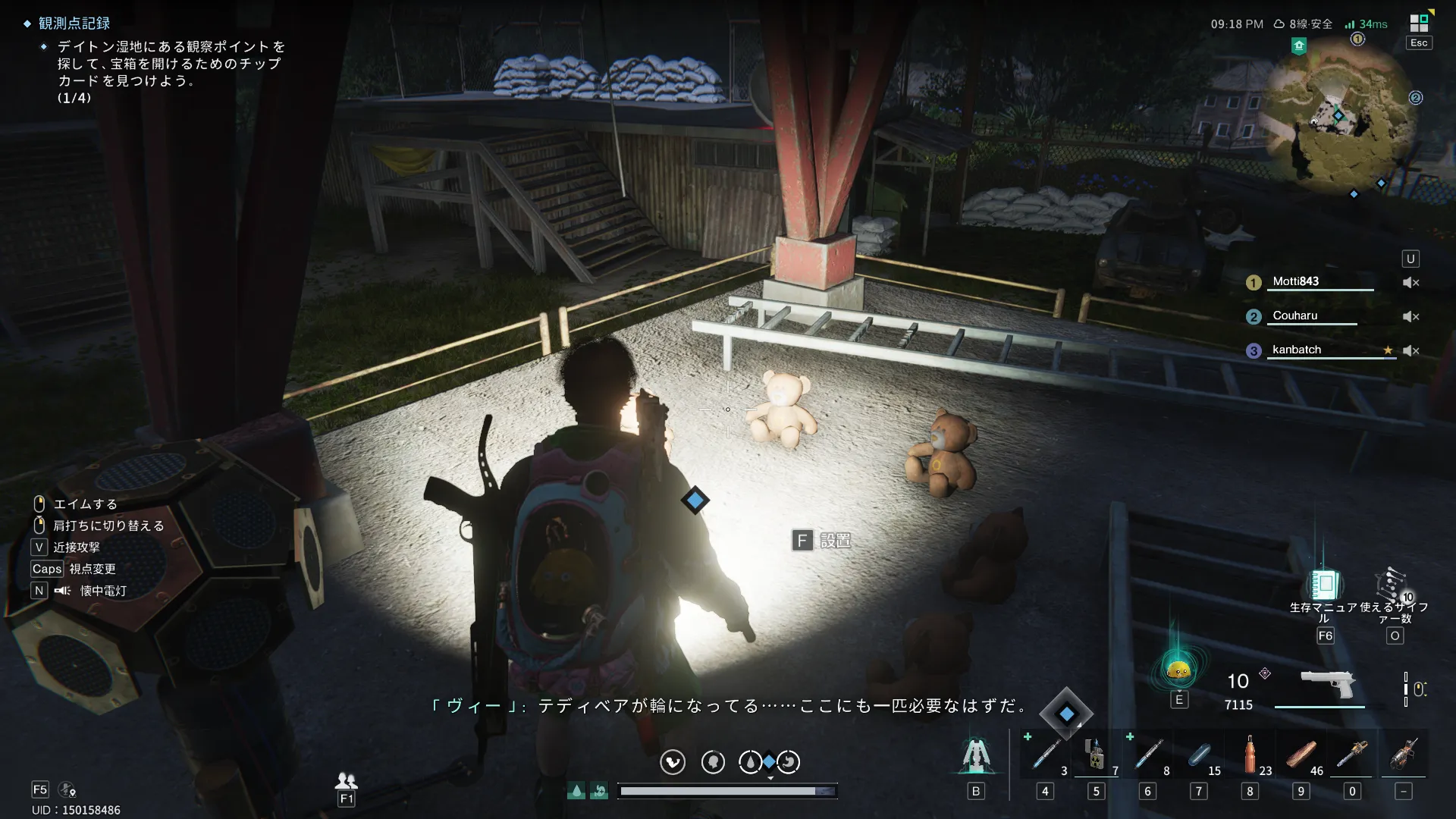Open the team members icon
This screenshot has width=1456, height=819.
pos(347,780)
